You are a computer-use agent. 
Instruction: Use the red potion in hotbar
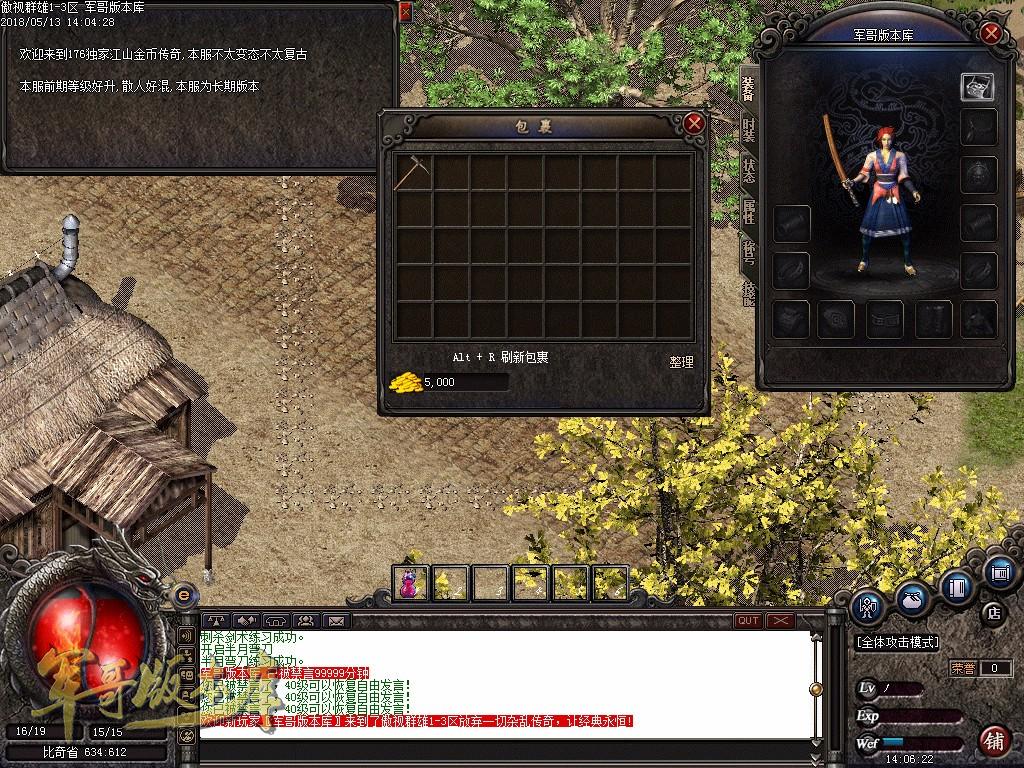point(410,583)
